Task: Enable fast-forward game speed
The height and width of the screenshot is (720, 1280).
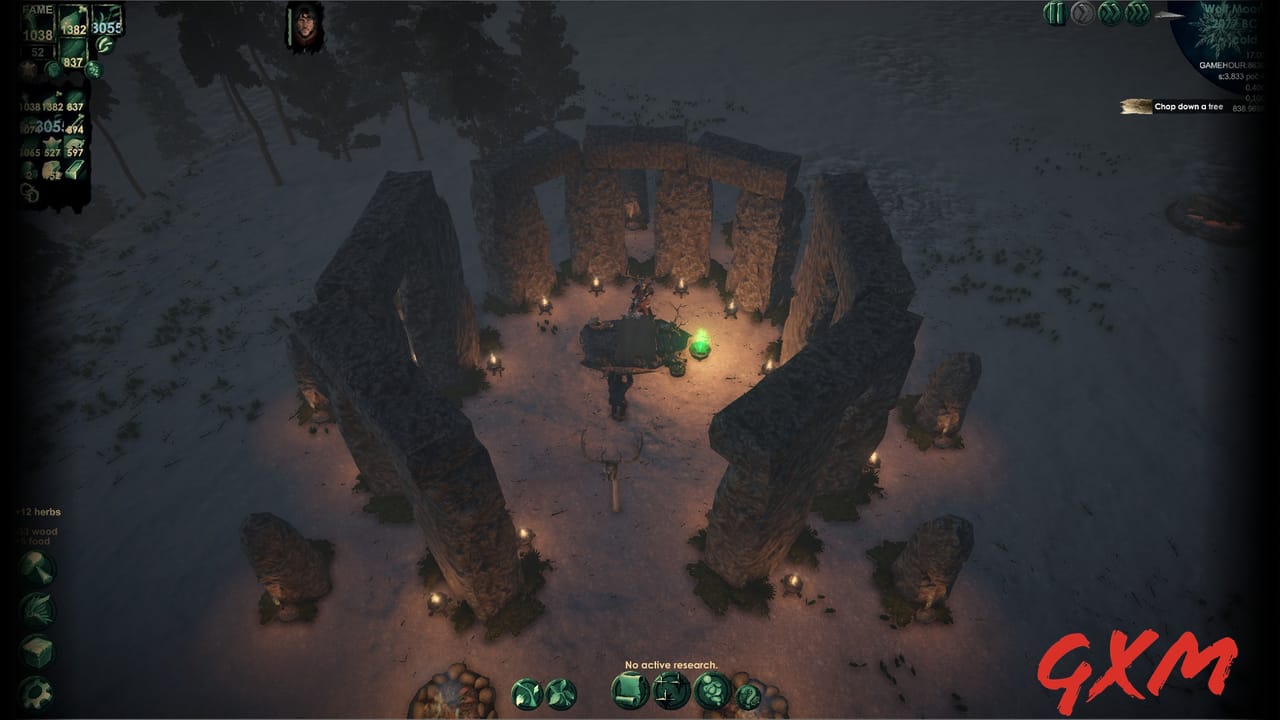Action: coord(1110,14)
